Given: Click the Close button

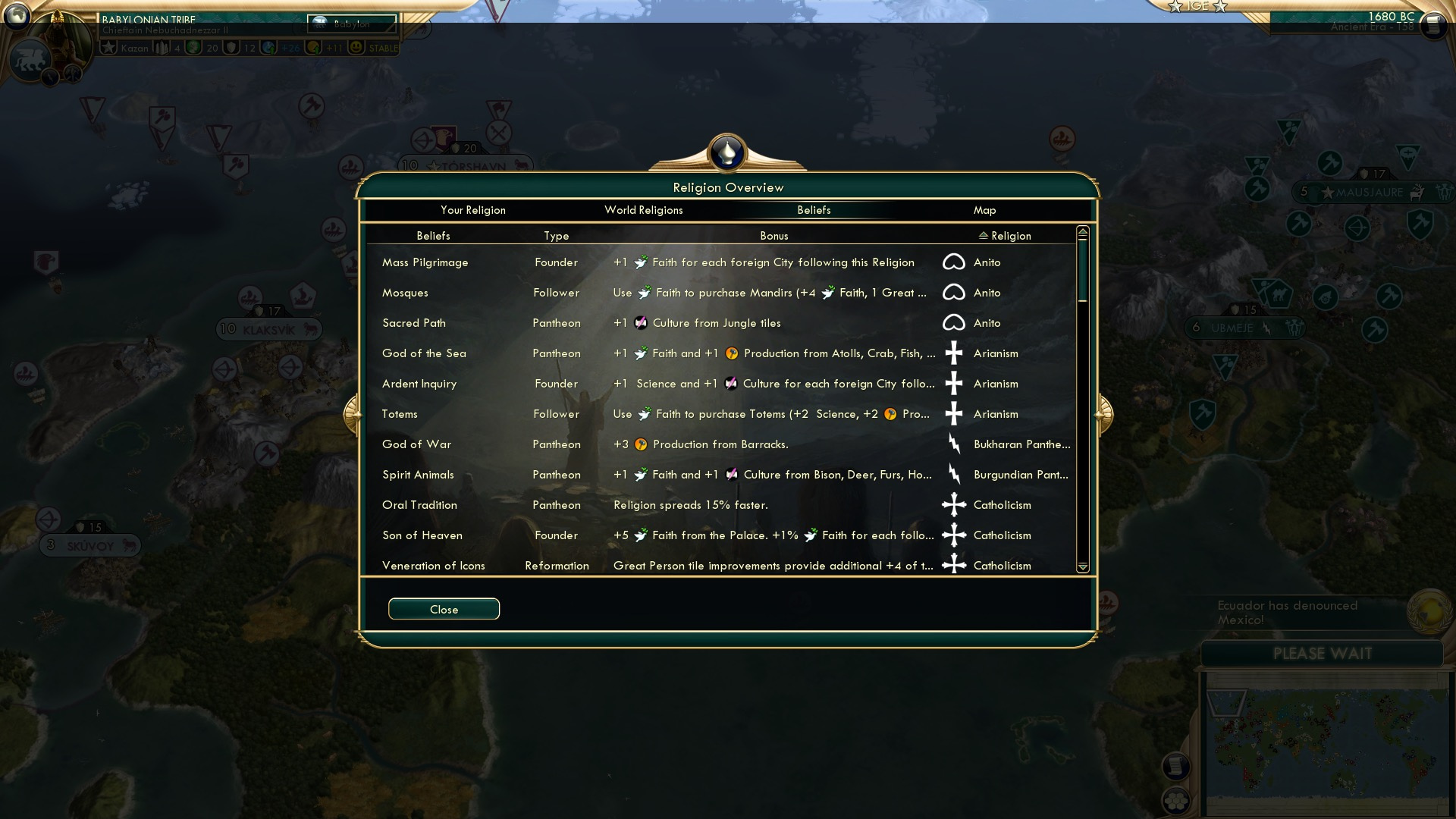Looking at the screenshot, I should (444, 609).
